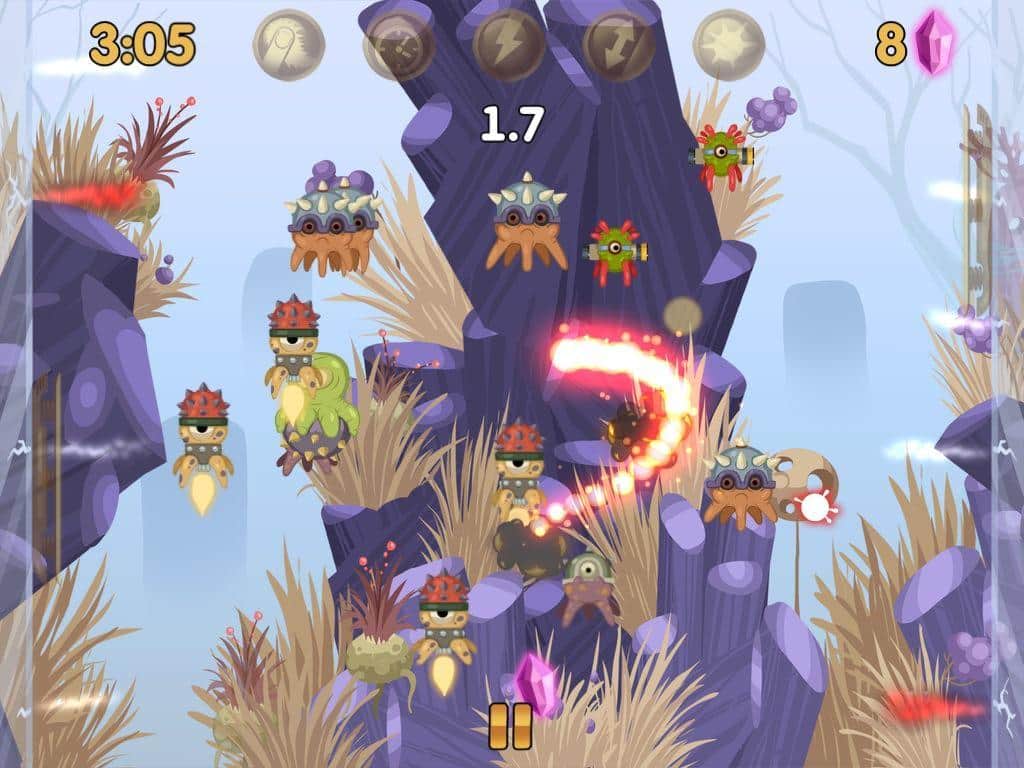Activate the scatter dots power-up
The image size is (1024, 768).
coord(399,45)
